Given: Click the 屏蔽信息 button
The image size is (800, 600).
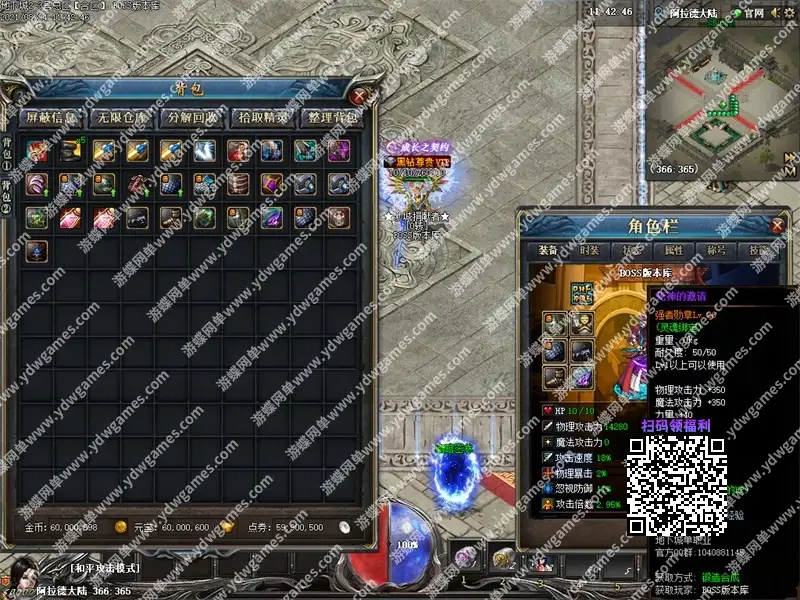Looking at the screenshot, I should pos(52,117).
